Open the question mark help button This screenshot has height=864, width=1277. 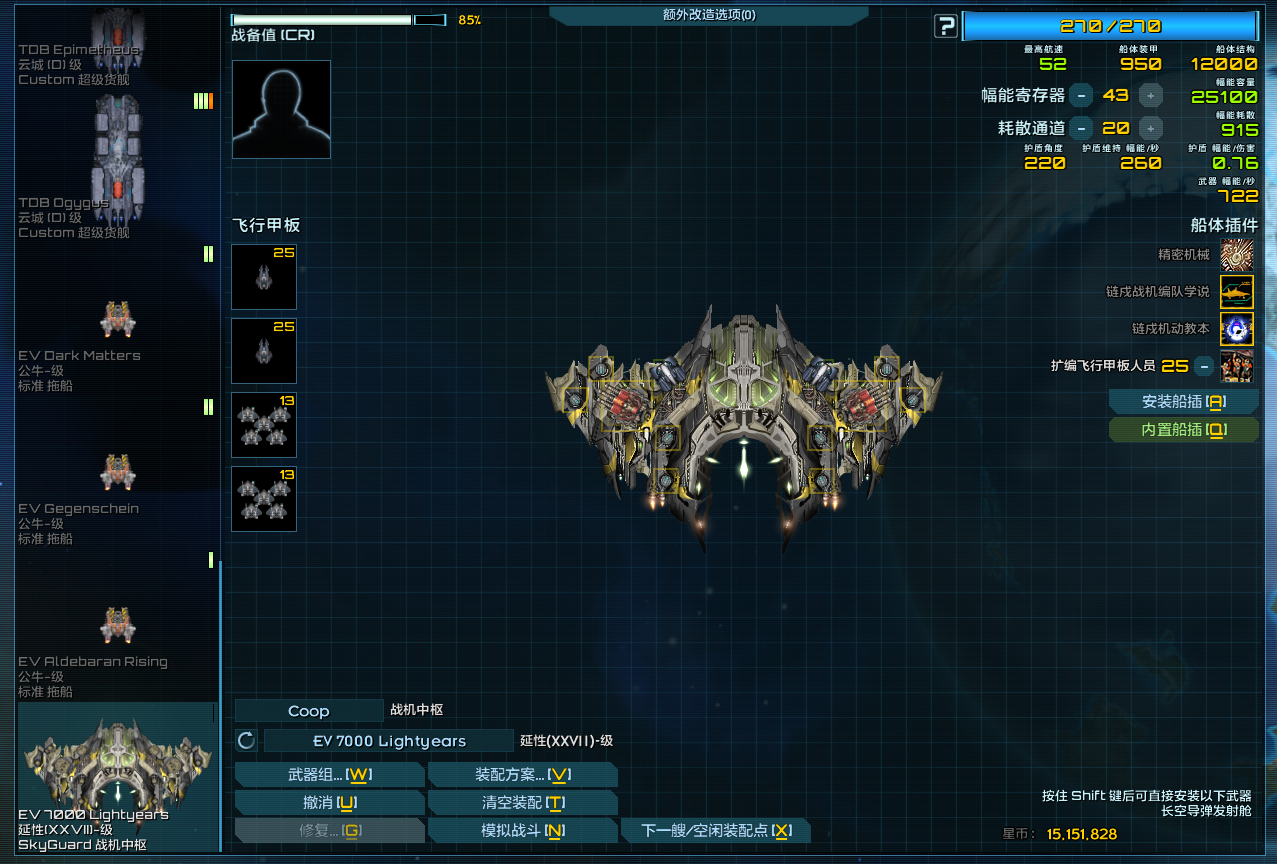(x=945, y=27)
